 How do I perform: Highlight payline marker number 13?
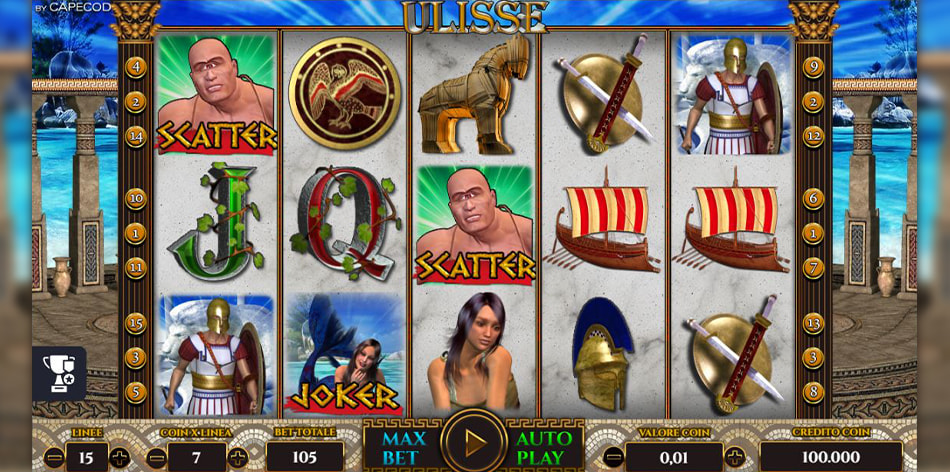(813, 323)
